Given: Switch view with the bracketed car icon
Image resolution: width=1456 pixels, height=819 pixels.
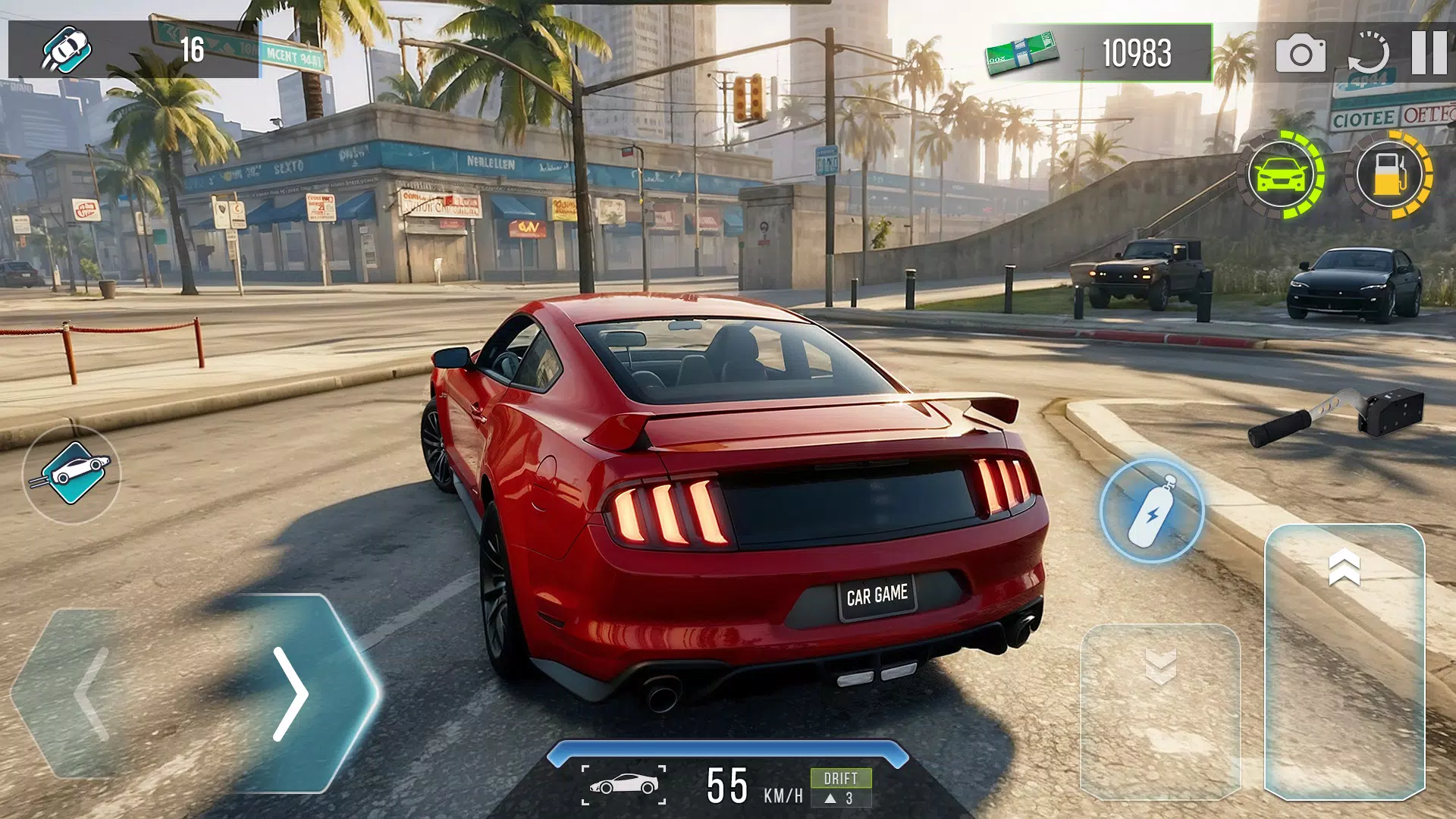Looking at the screenshot, I should [623, 785].
